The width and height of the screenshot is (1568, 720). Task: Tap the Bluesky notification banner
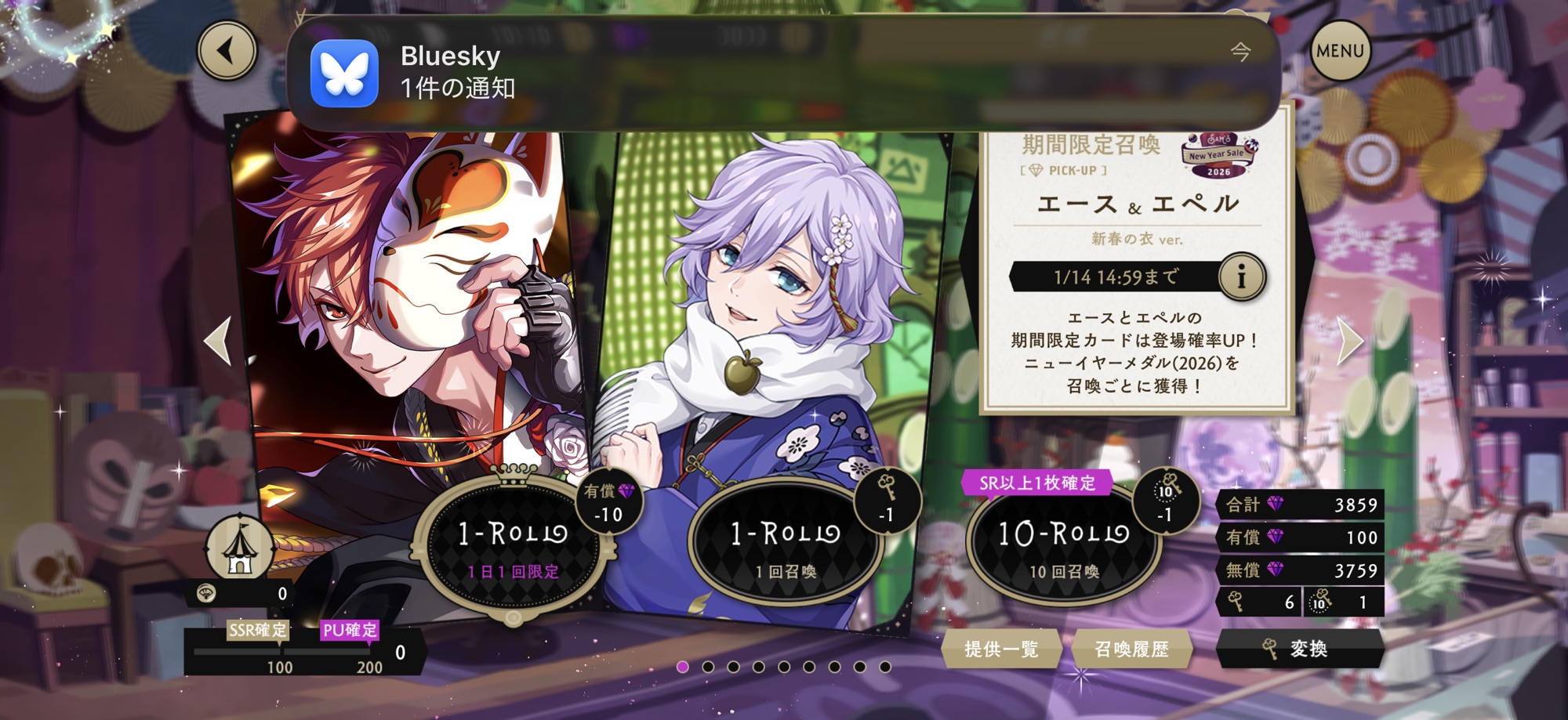(784, 73)
